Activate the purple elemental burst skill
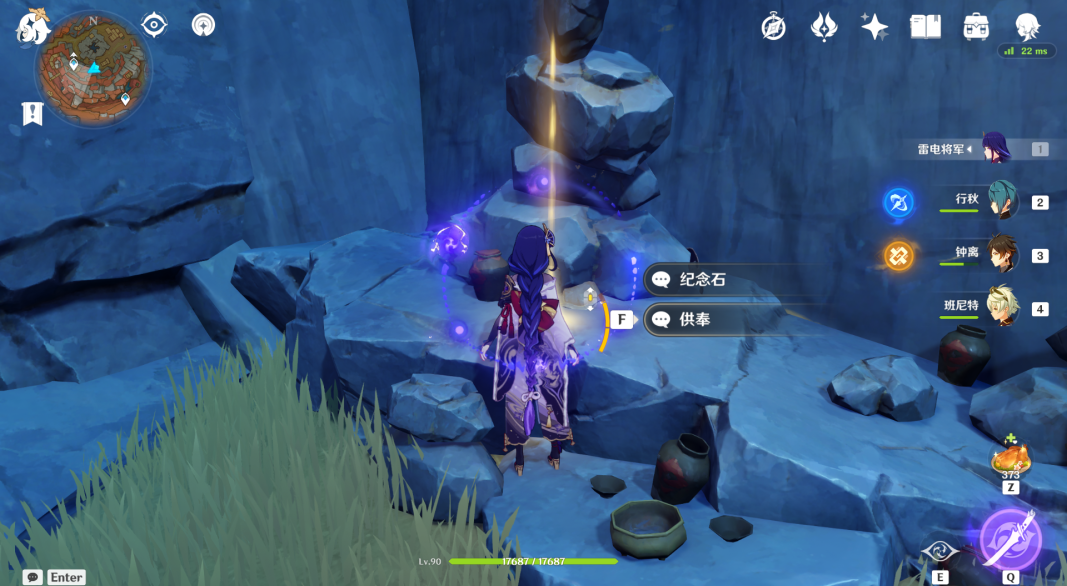The width and height of the screenshot is (1067, 586). click(1010, 539)
